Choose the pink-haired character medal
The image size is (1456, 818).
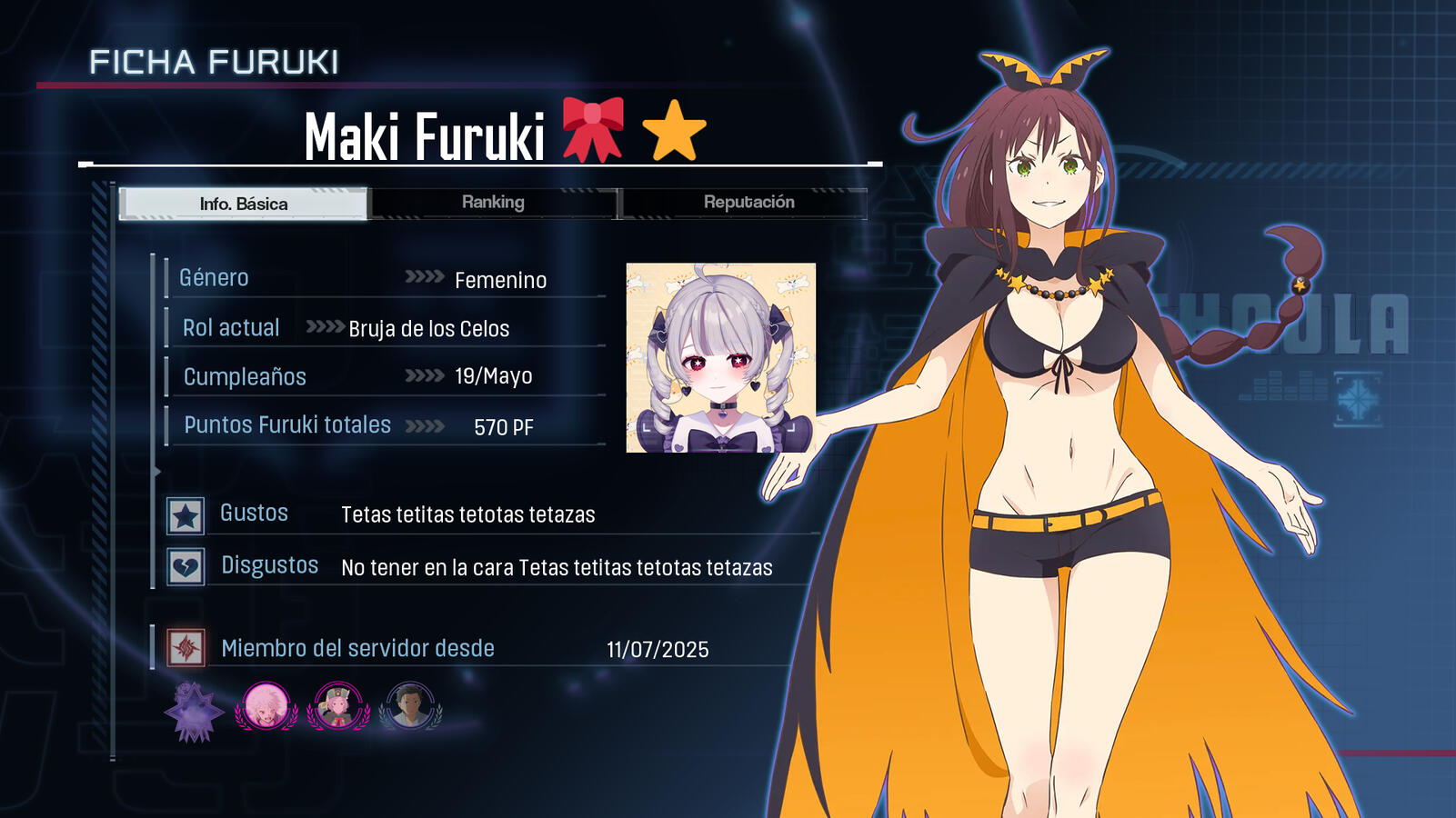266,706
